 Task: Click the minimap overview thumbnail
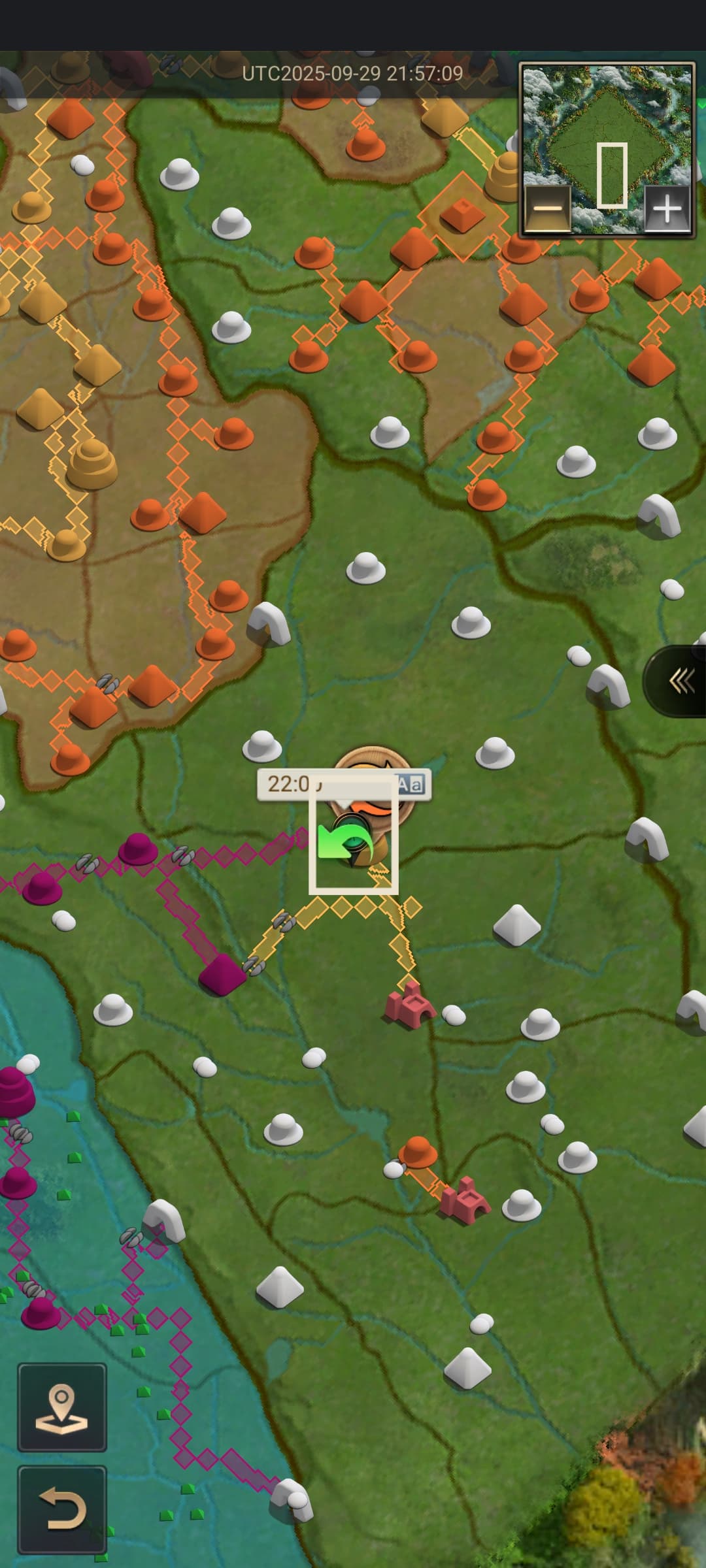[607, 131]
